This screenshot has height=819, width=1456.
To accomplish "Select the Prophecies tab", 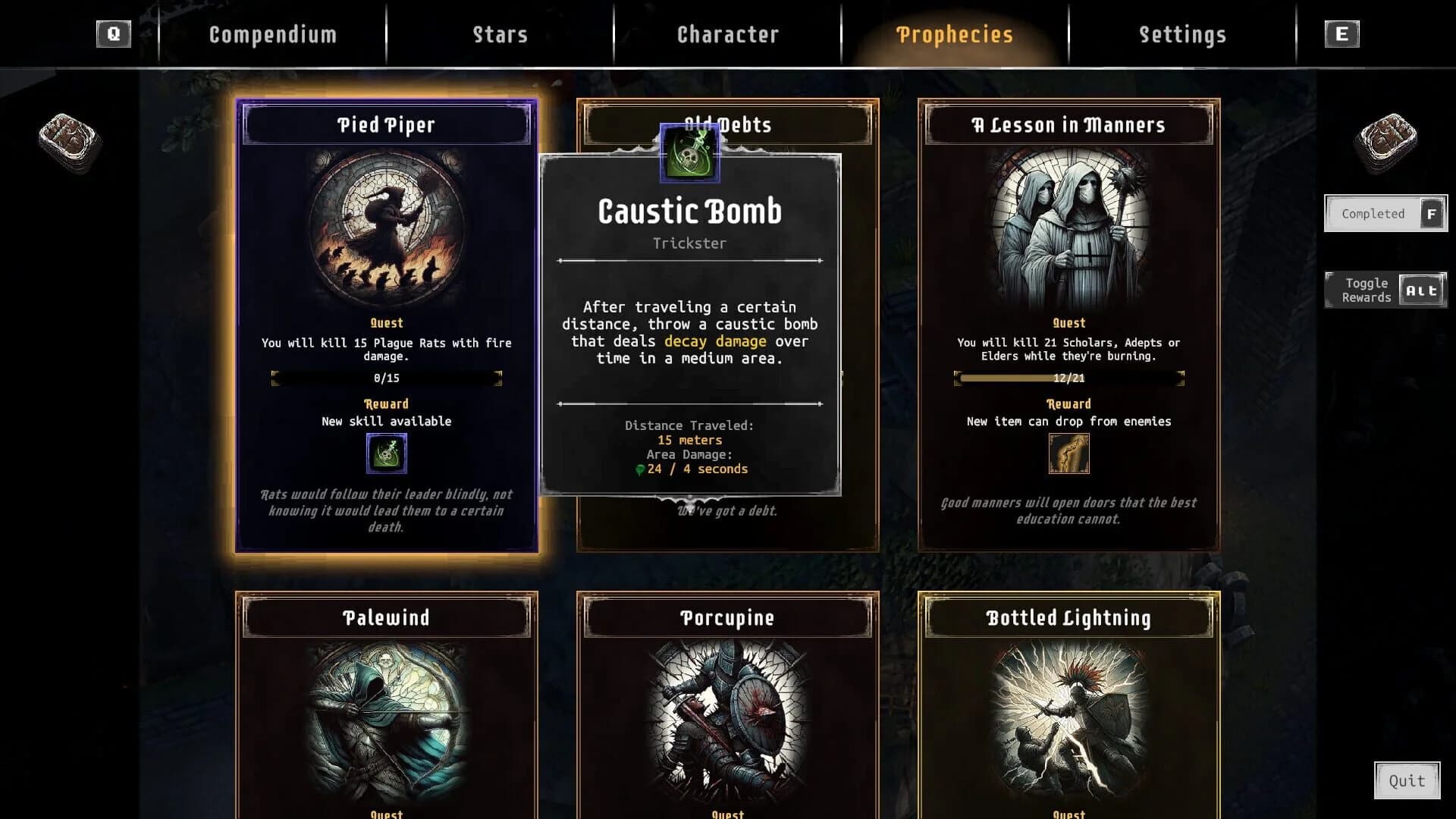I will coord(954,34).
